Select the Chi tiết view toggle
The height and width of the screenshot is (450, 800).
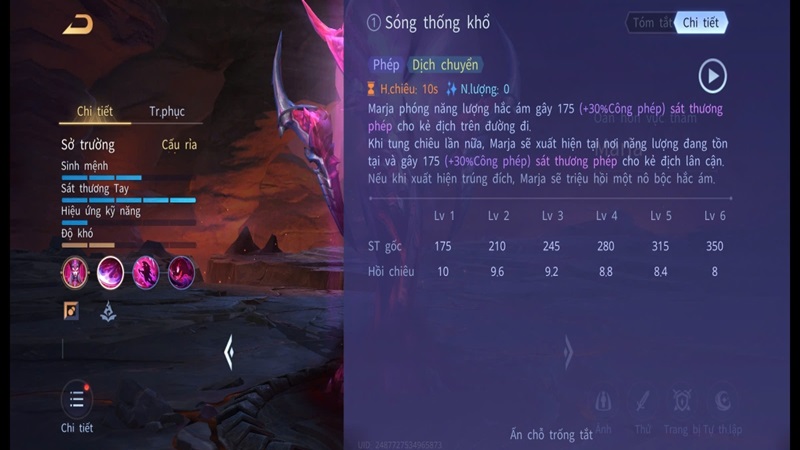pyautogui.click(x=701, y=23)
